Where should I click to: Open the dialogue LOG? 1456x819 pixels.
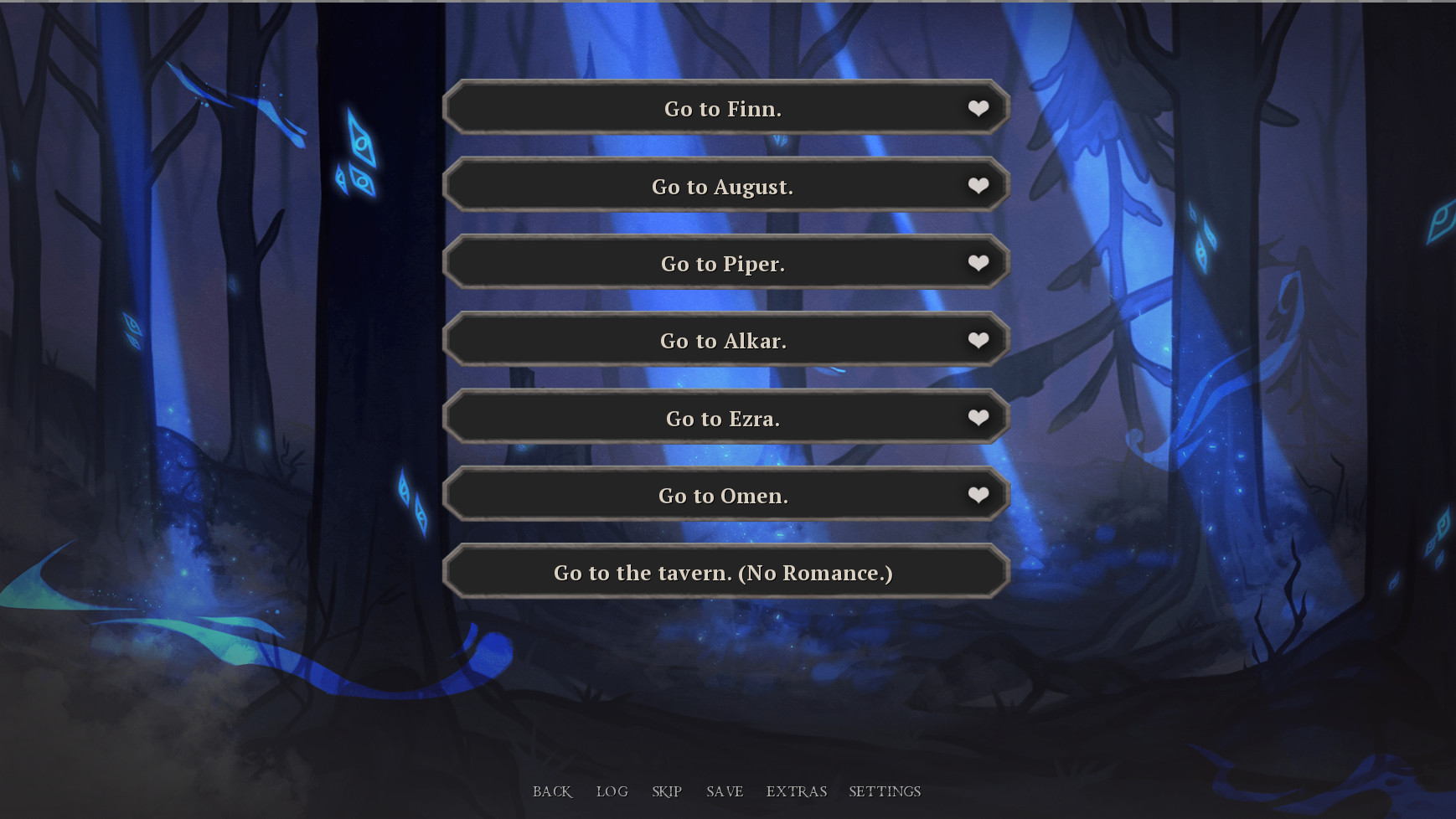[612, 791]
